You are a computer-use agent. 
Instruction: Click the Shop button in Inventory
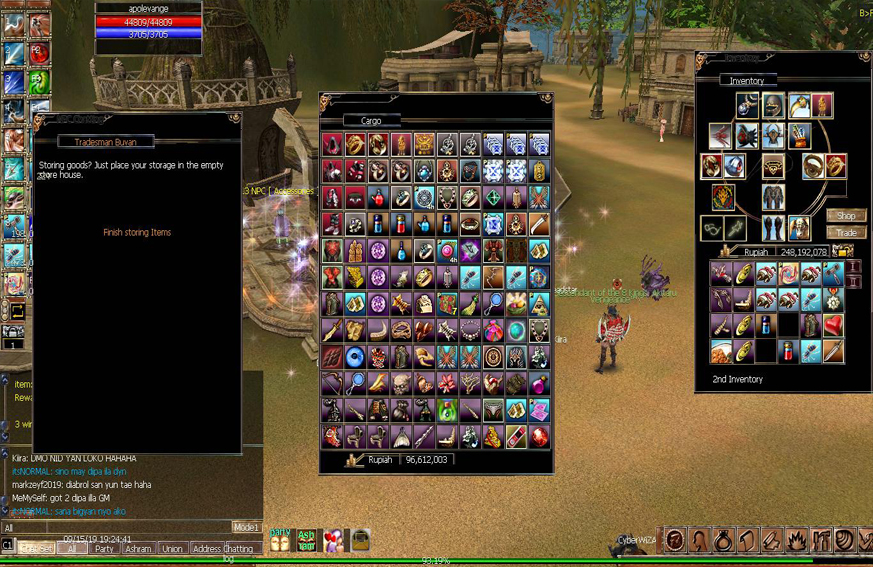tap(846, 216)
